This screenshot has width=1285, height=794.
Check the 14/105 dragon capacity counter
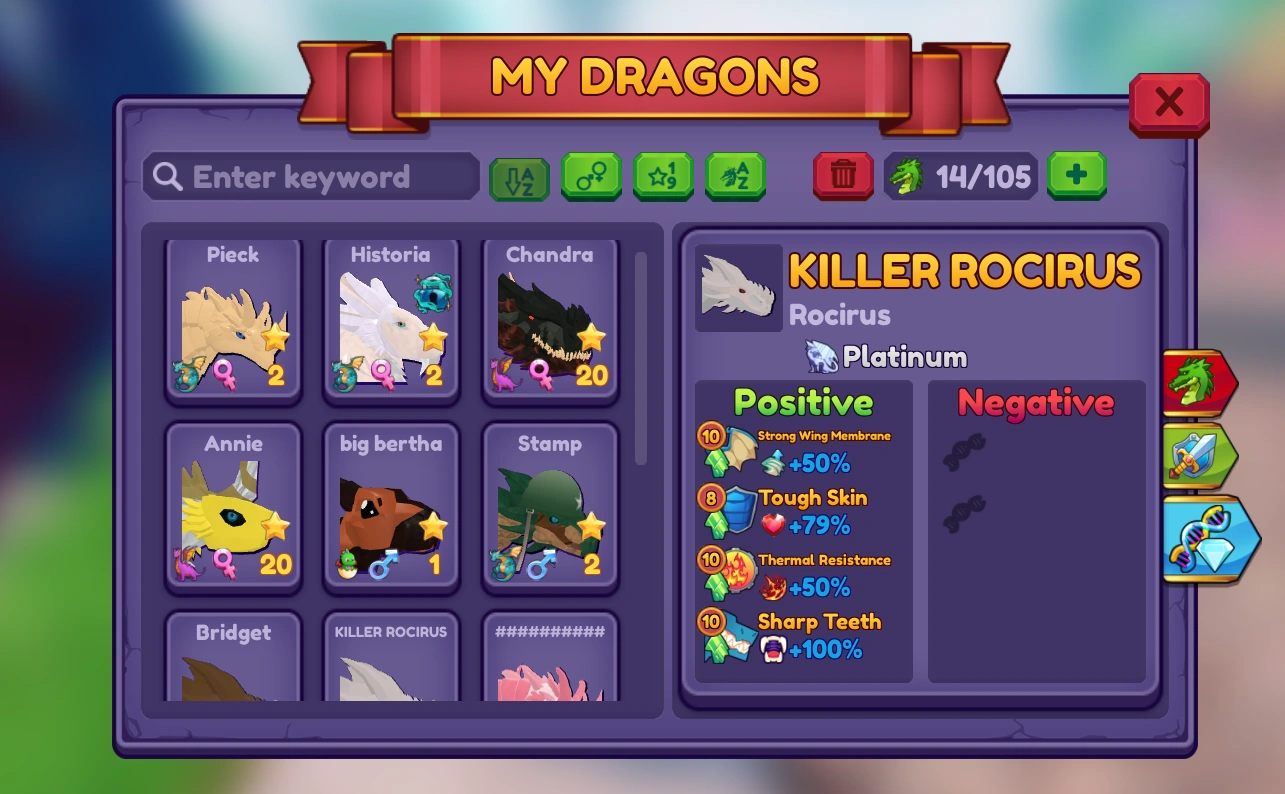[x=961, y=176]
